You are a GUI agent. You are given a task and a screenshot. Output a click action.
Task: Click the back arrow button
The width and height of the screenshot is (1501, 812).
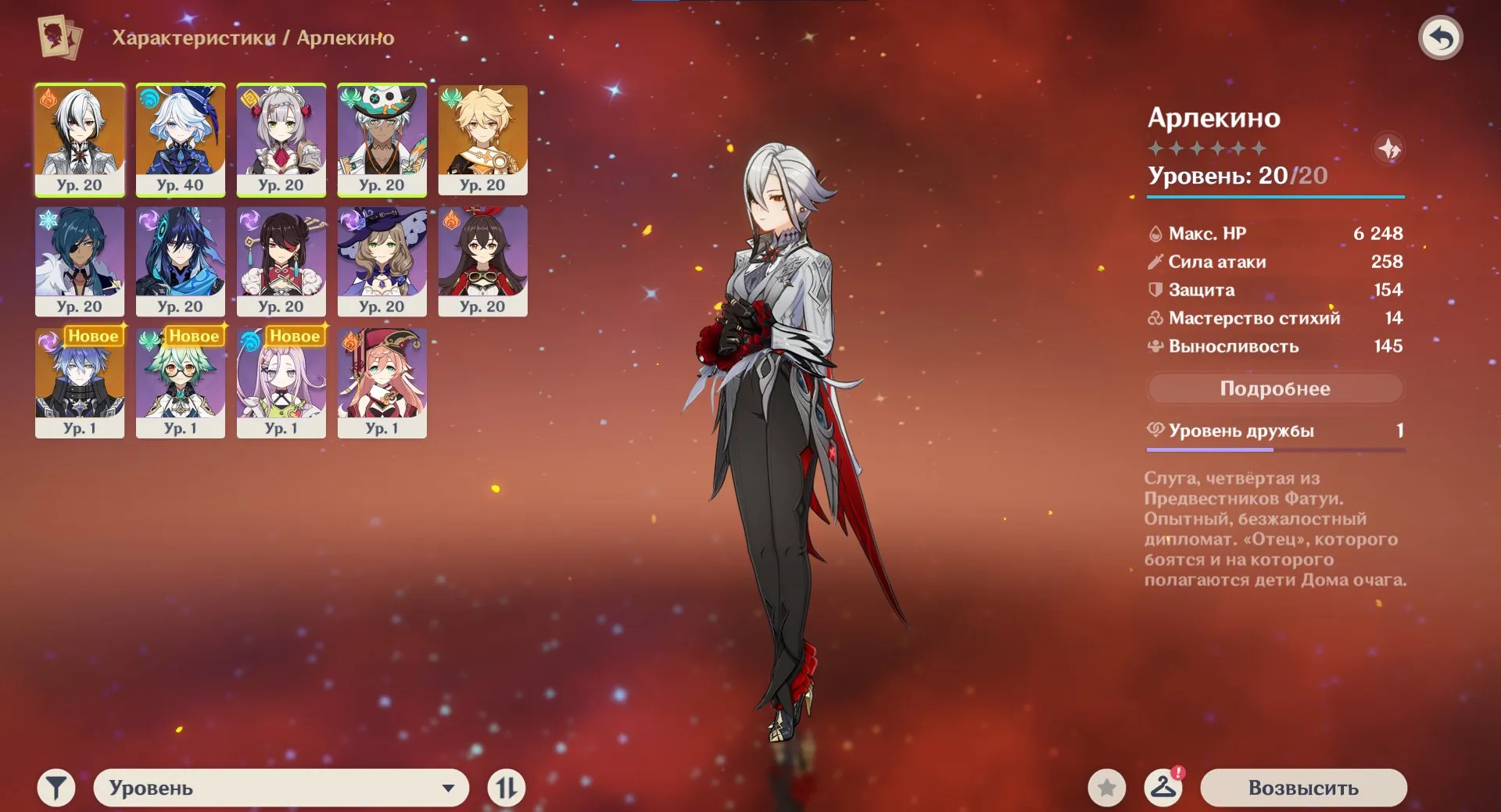coord(1440,38)
